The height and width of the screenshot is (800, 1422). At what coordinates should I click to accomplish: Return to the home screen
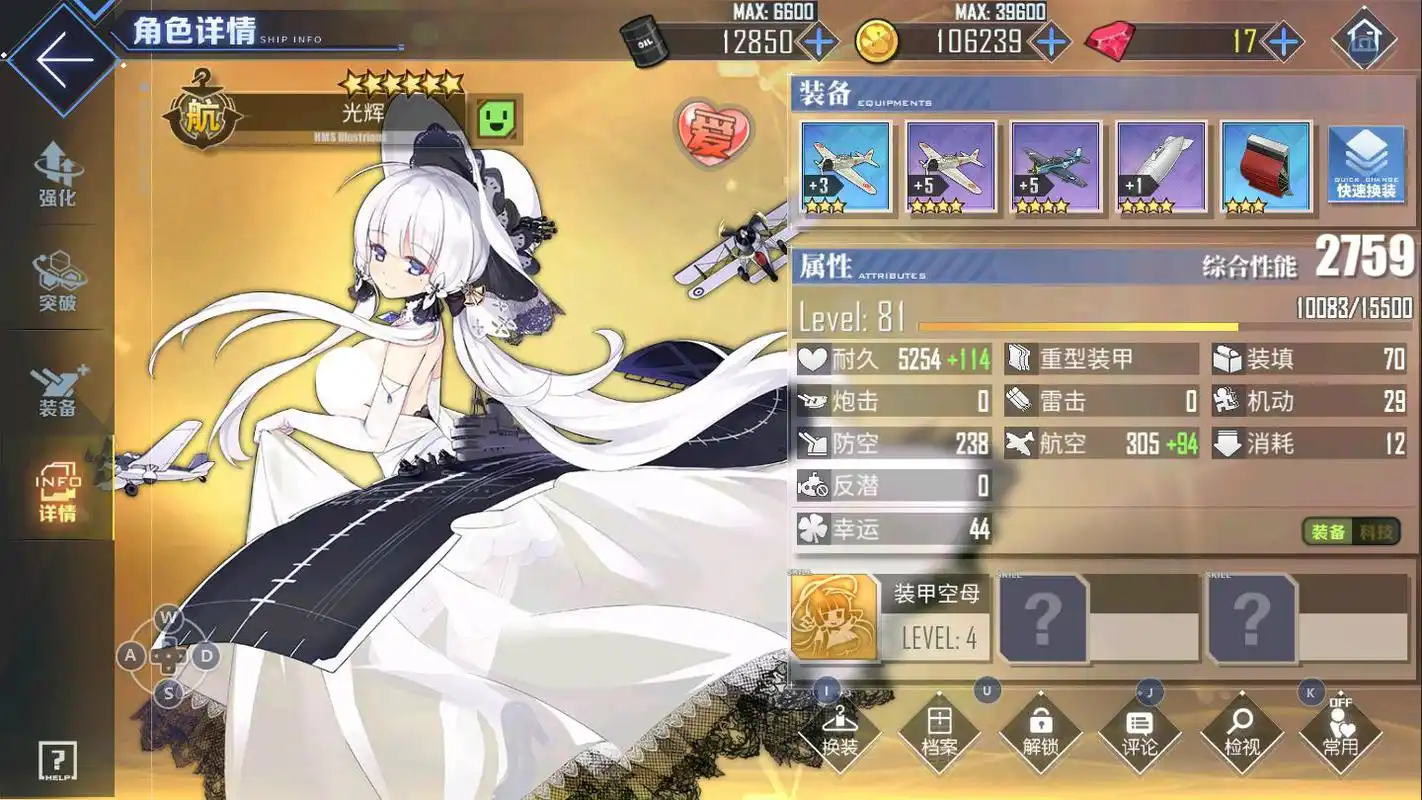(1364, 40)
